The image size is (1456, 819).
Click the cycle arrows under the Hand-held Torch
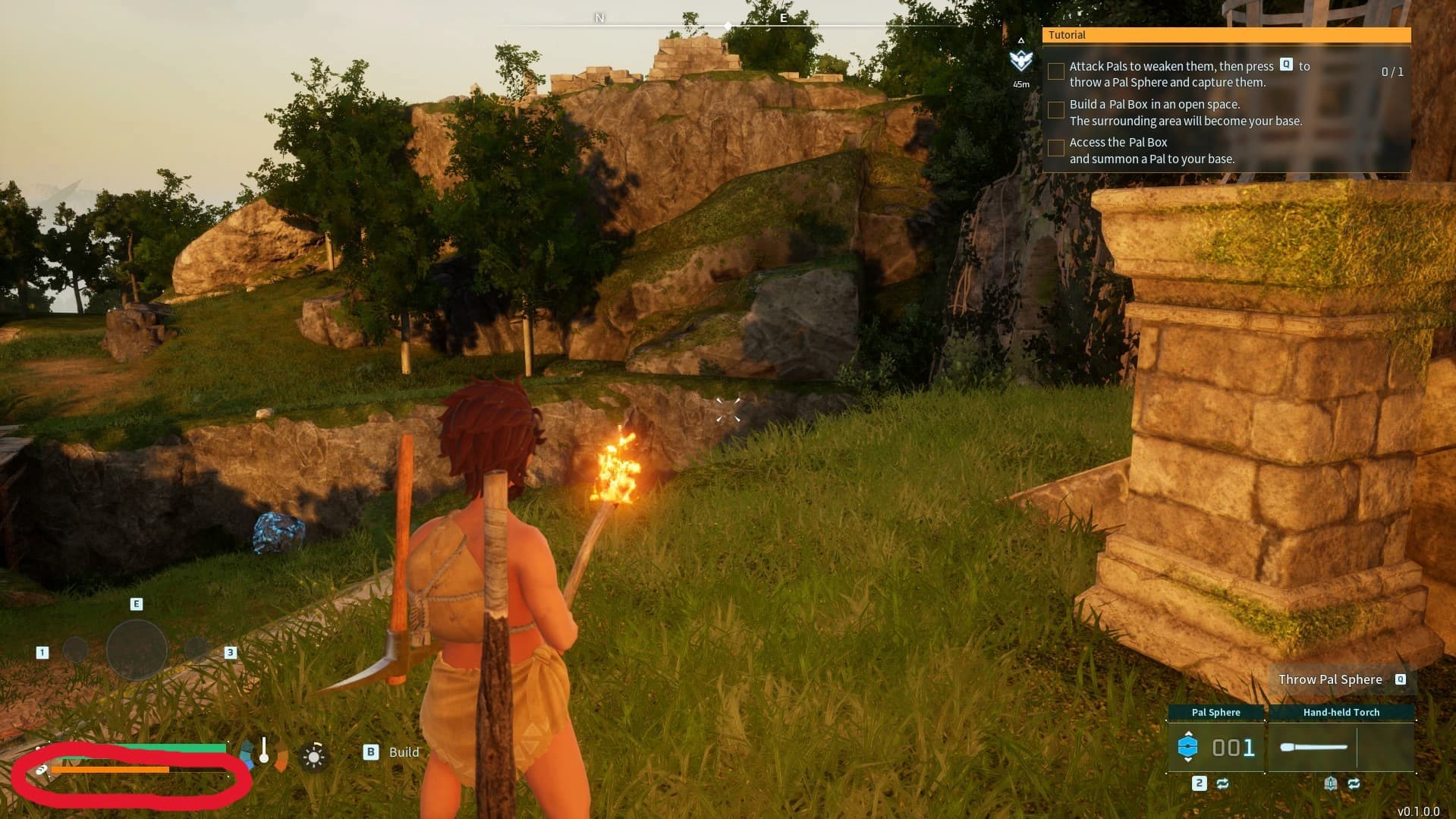point(1354,783)
